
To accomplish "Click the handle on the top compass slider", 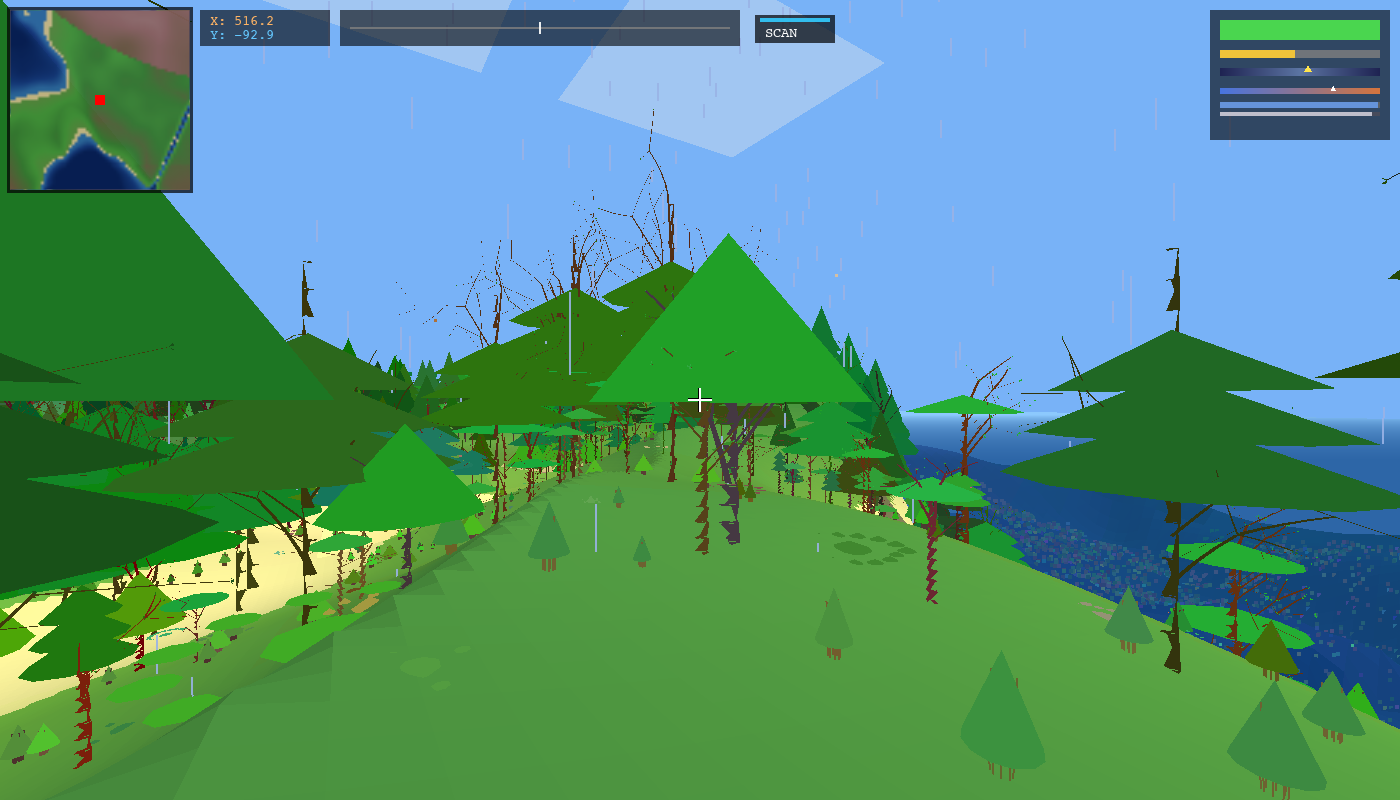I will click(x=539, y=28).
